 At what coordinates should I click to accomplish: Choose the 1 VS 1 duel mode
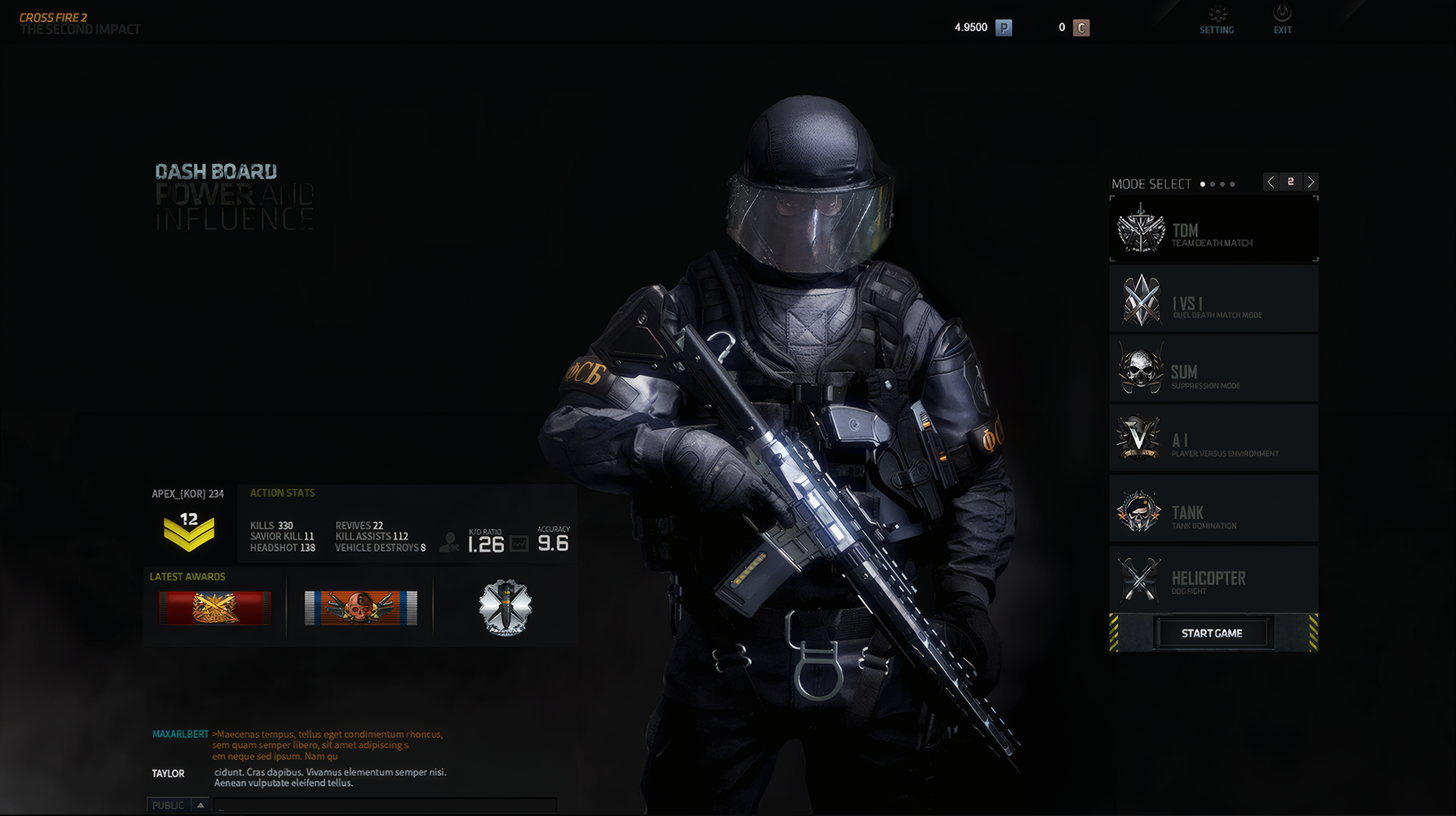pos(1213,300)
